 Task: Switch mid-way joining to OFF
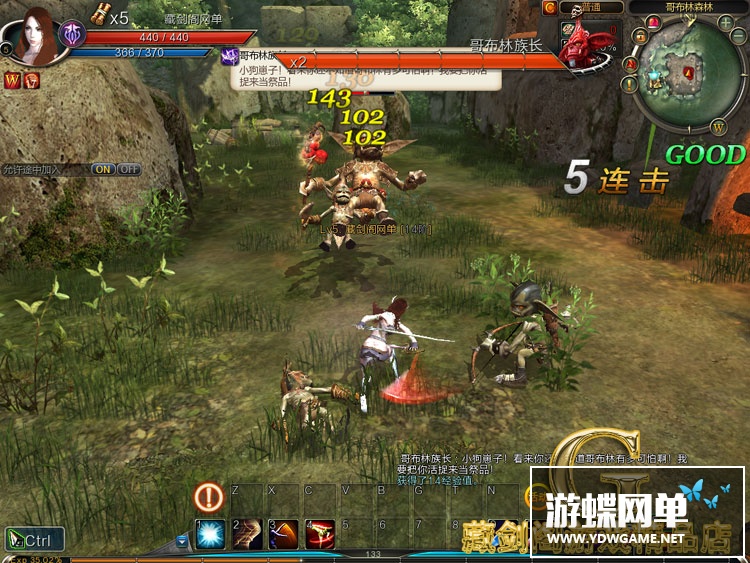pyautogui.click(x=129, y=169)
